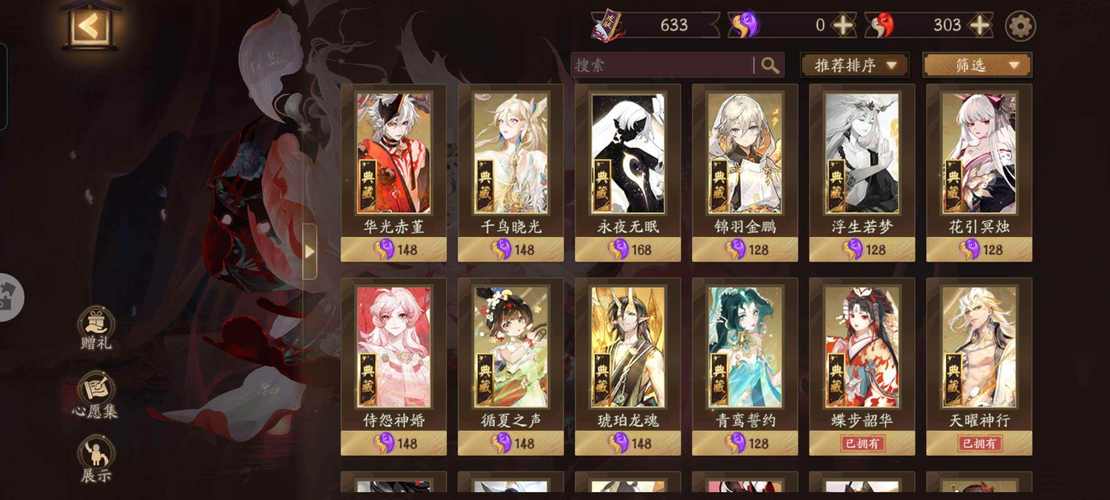Select the 永夜无眠 skin card
1110x500 pixels.
(628, 170)
